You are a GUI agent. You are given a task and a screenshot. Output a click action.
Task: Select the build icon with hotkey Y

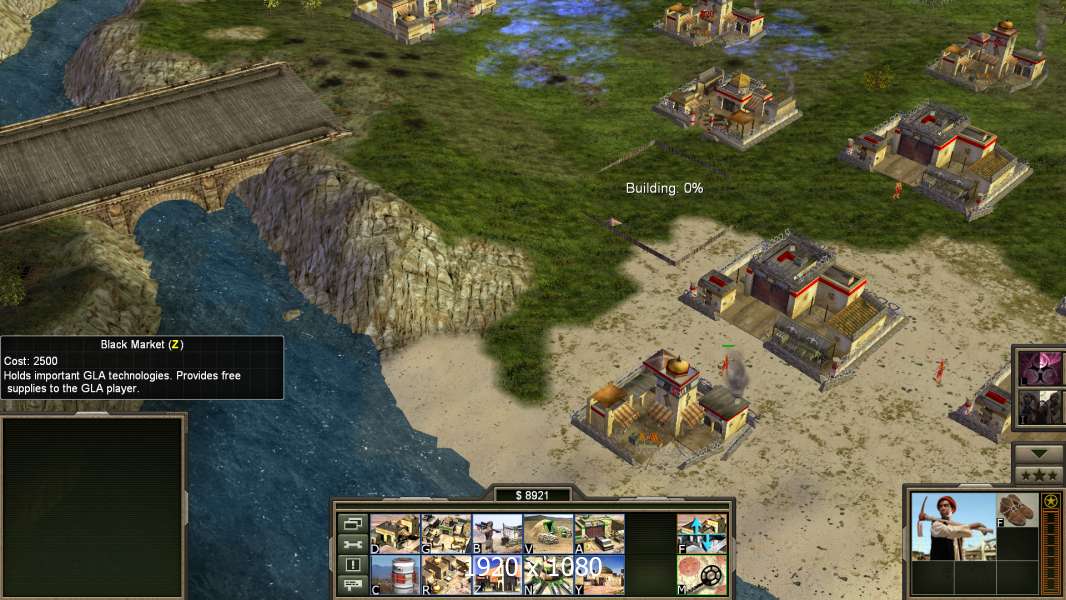click(x=599, y=574)
